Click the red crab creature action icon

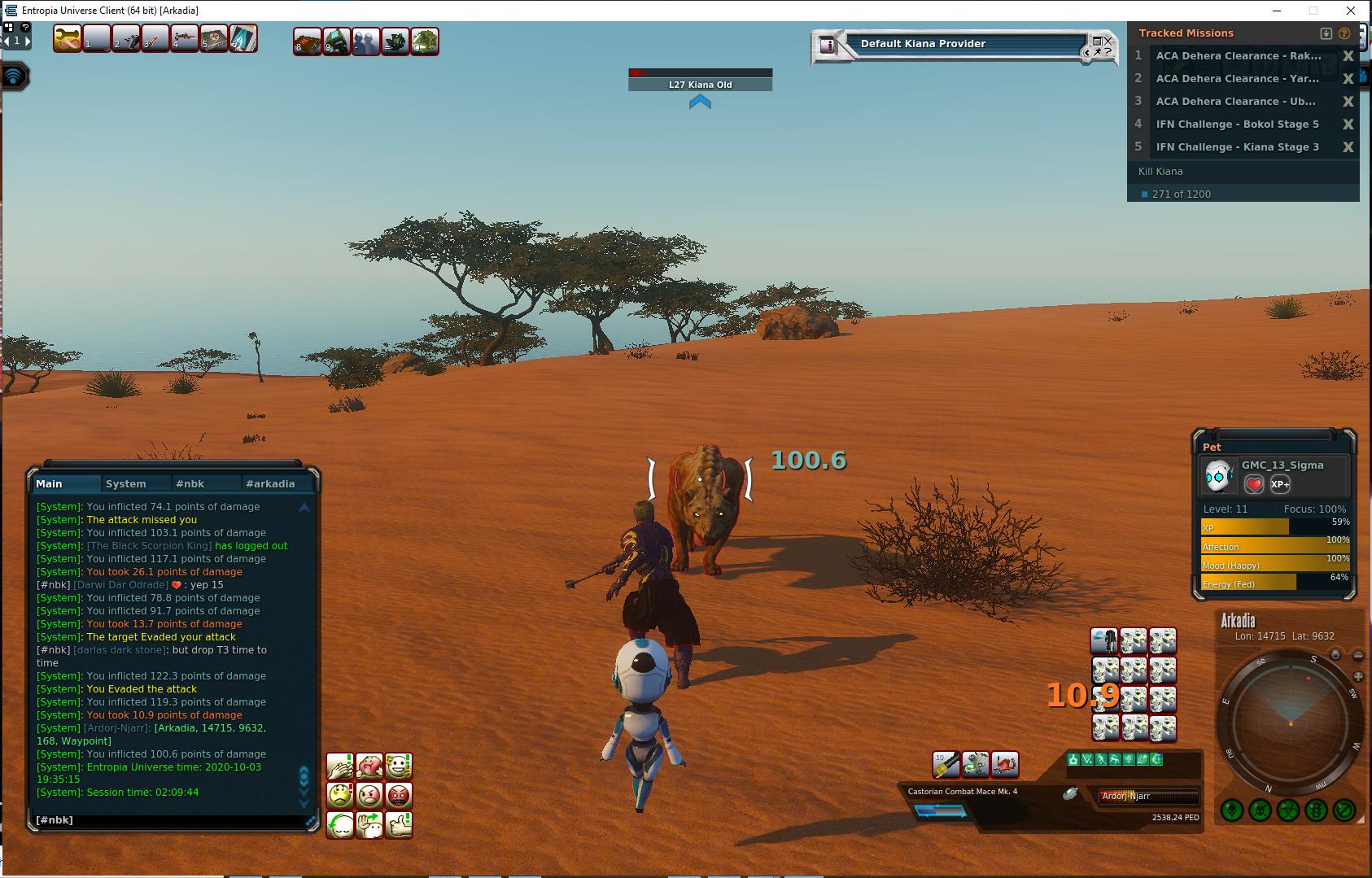click(1006, 764)
